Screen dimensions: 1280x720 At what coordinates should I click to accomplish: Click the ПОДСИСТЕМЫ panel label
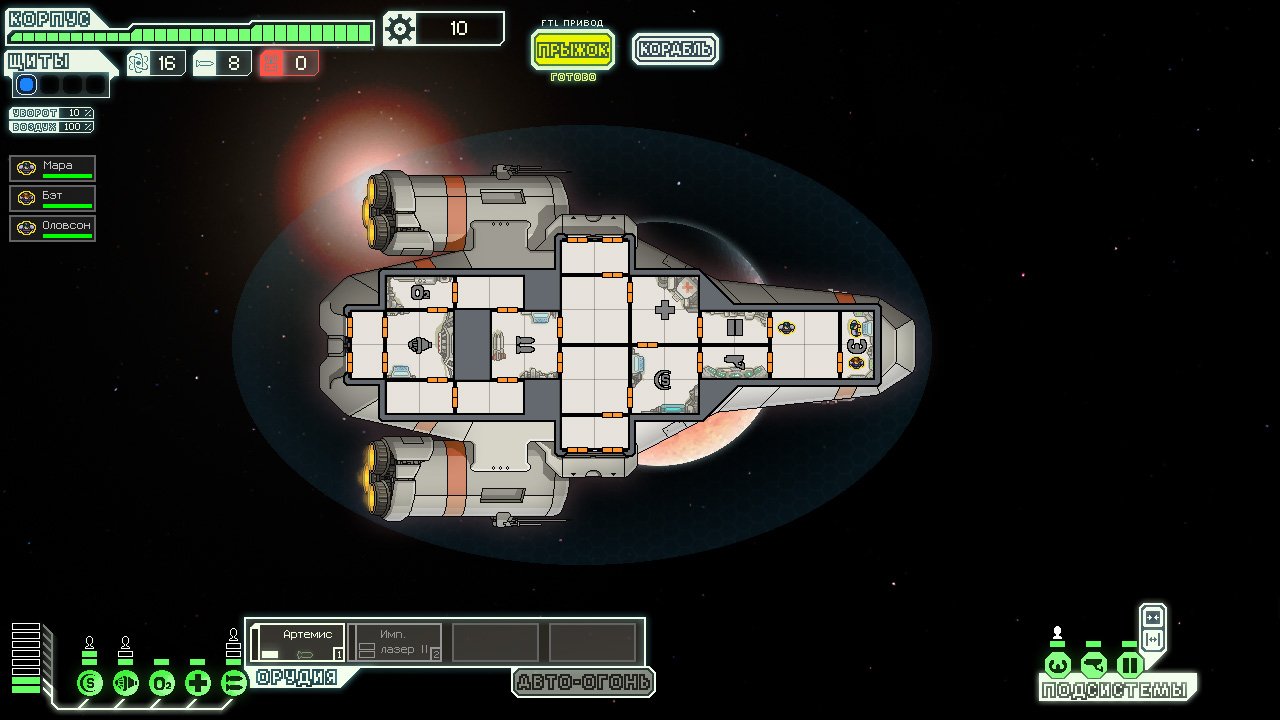1114,689
